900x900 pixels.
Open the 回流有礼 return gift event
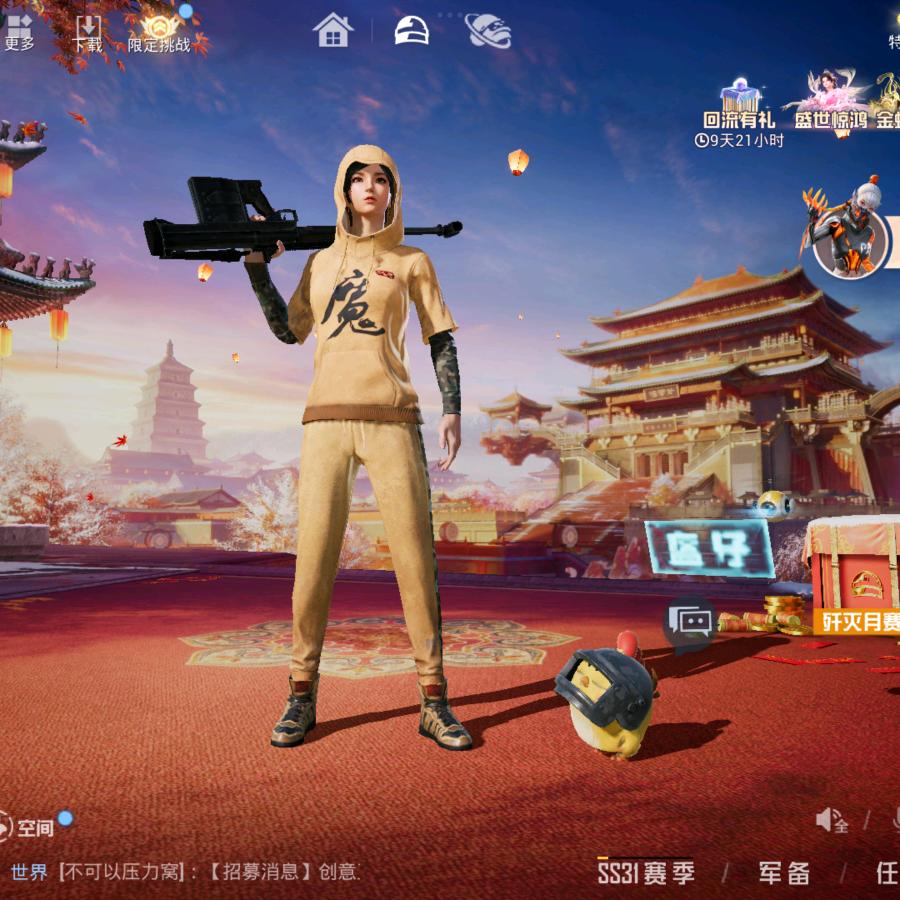[739, 105]
